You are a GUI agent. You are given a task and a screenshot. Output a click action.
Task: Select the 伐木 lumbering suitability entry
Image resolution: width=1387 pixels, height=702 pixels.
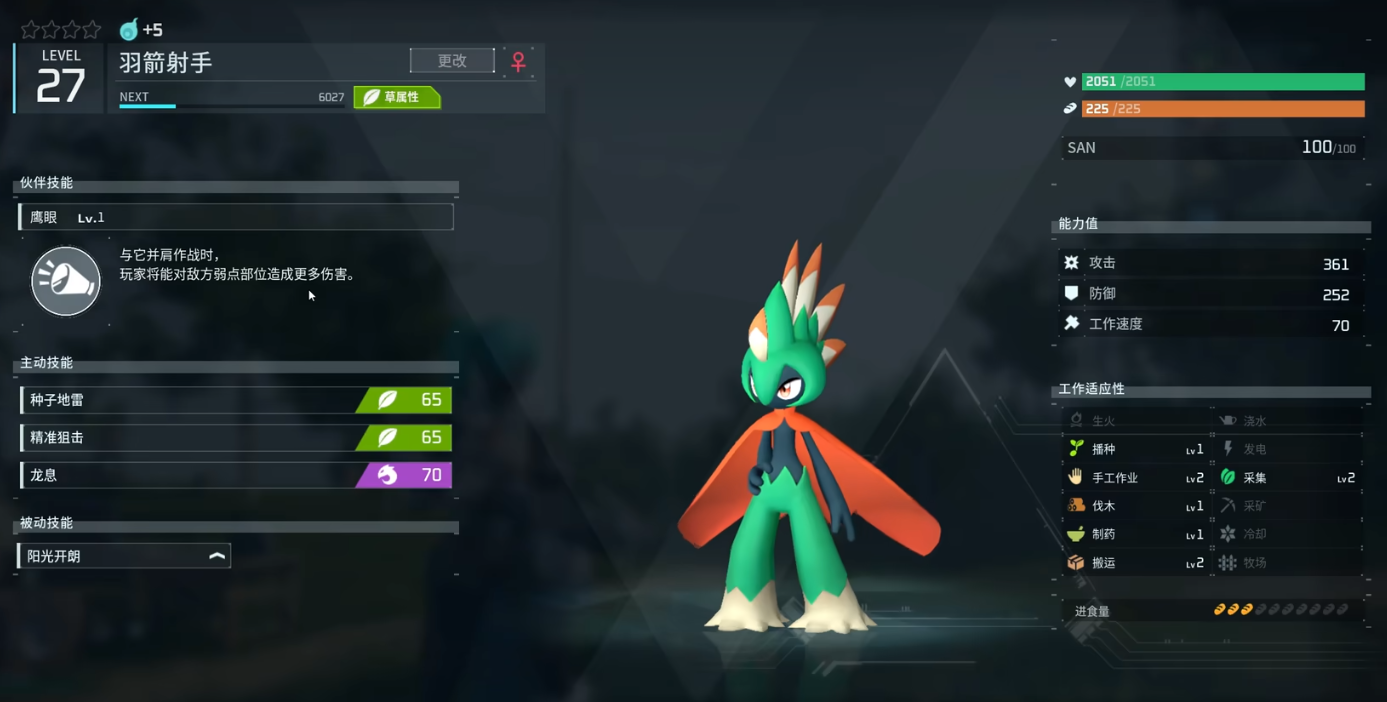click(1136, 506)
